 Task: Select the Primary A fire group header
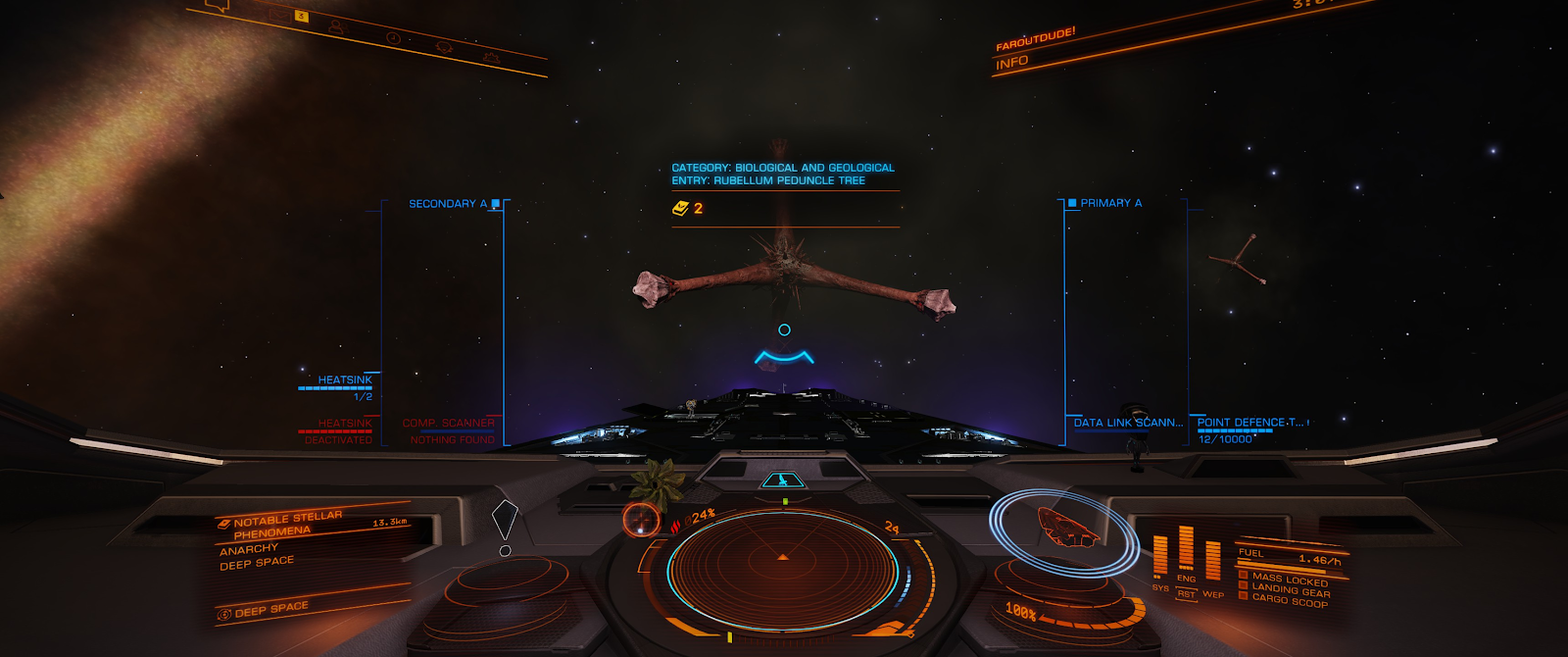pos(1110,203)
